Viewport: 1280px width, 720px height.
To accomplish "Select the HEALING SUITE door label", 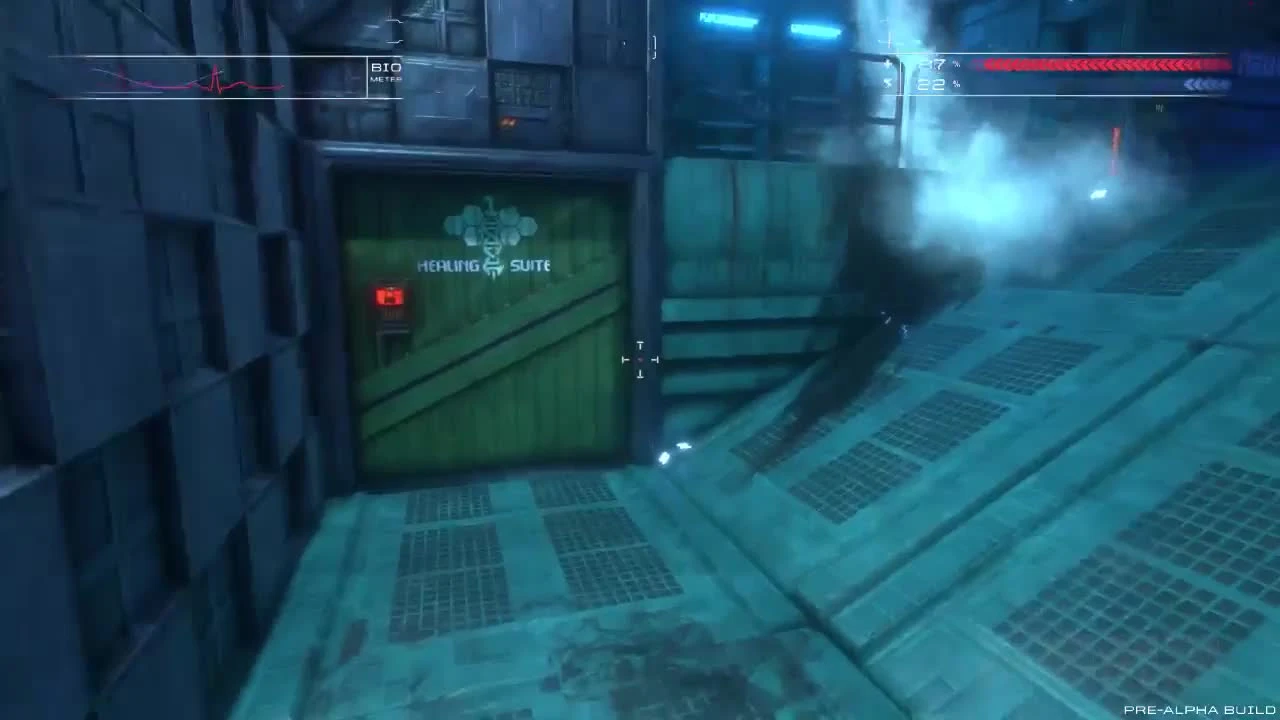I will pyautogui.click(x=484, y=266).
